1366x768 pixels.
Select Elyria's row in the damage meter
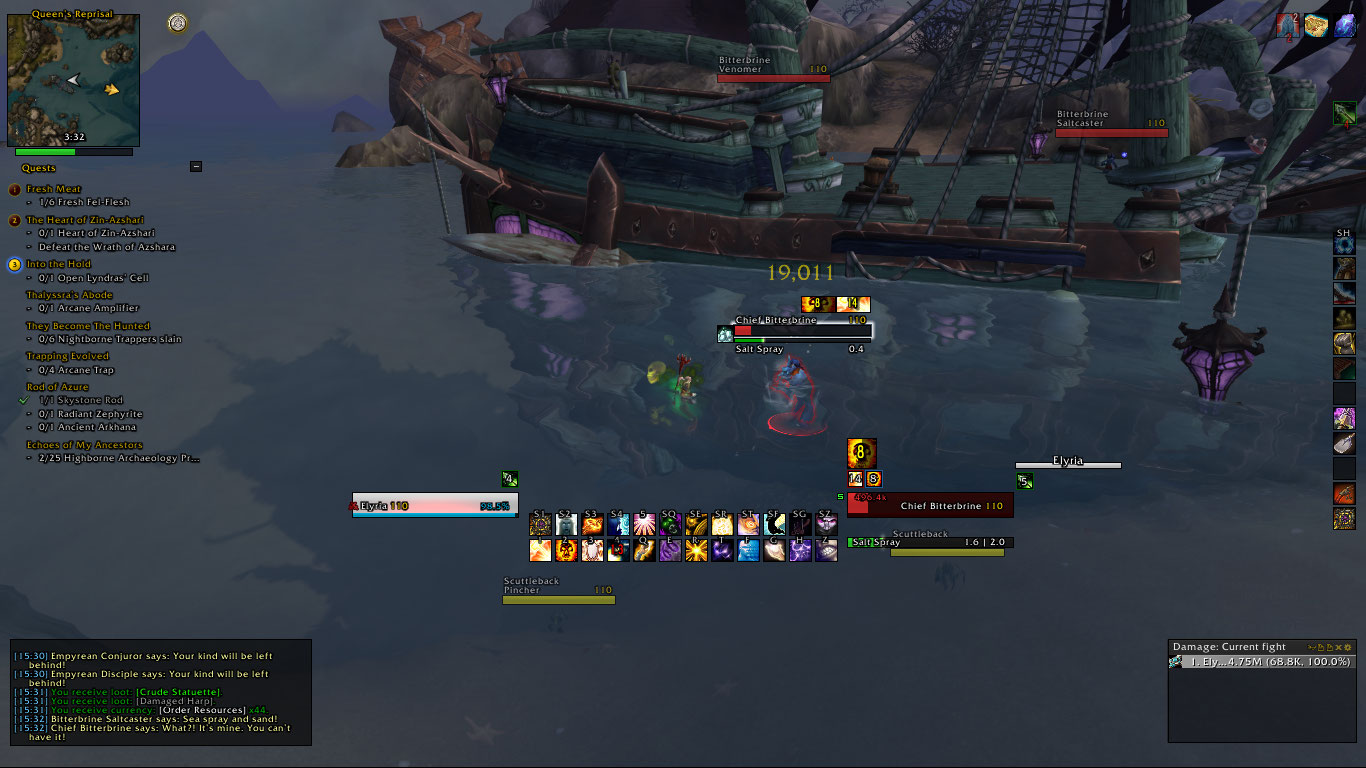coord(1262,662)
